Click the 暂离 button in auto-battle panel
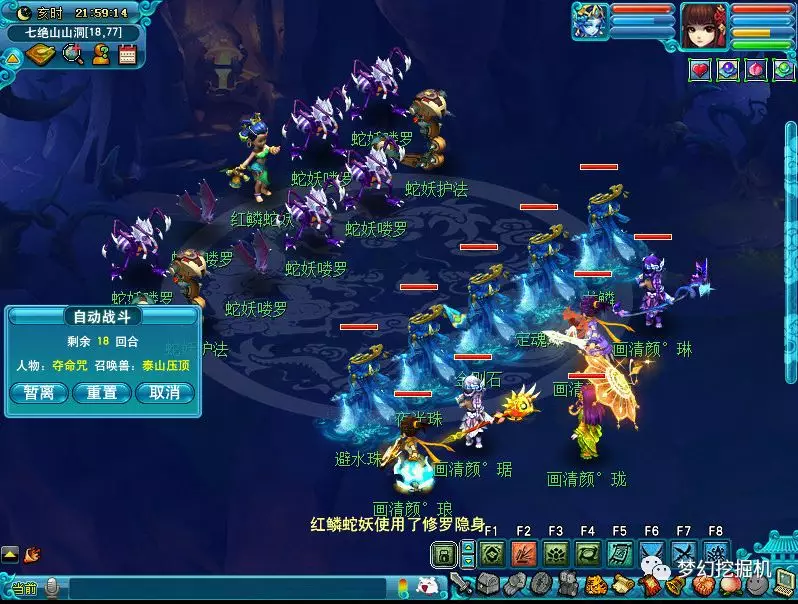The width and height of the screenshot is (798, 604). 39,392
